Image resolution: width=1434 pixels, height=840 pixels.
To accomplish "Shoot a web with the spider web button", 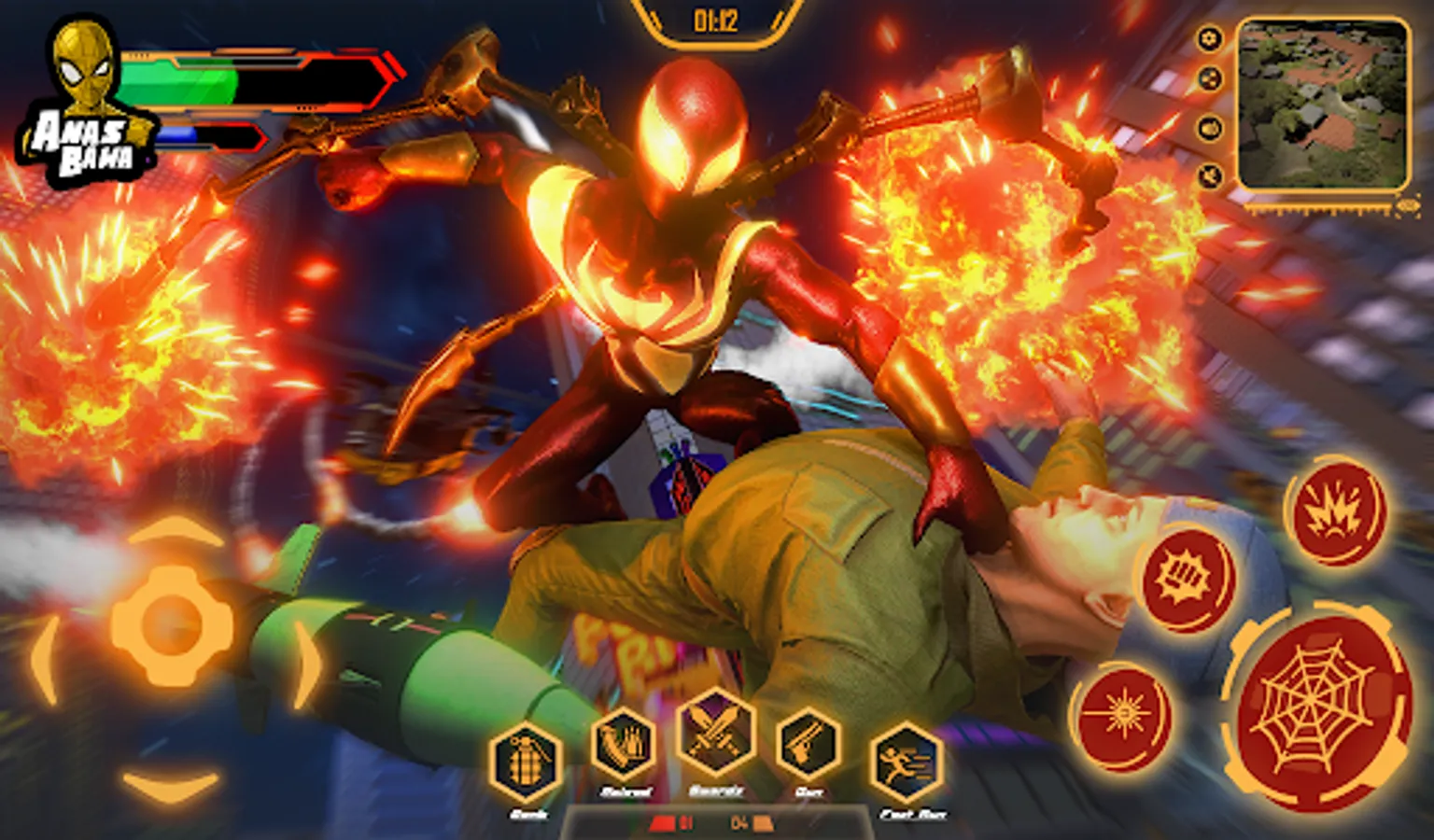I will click(1314, 712).
